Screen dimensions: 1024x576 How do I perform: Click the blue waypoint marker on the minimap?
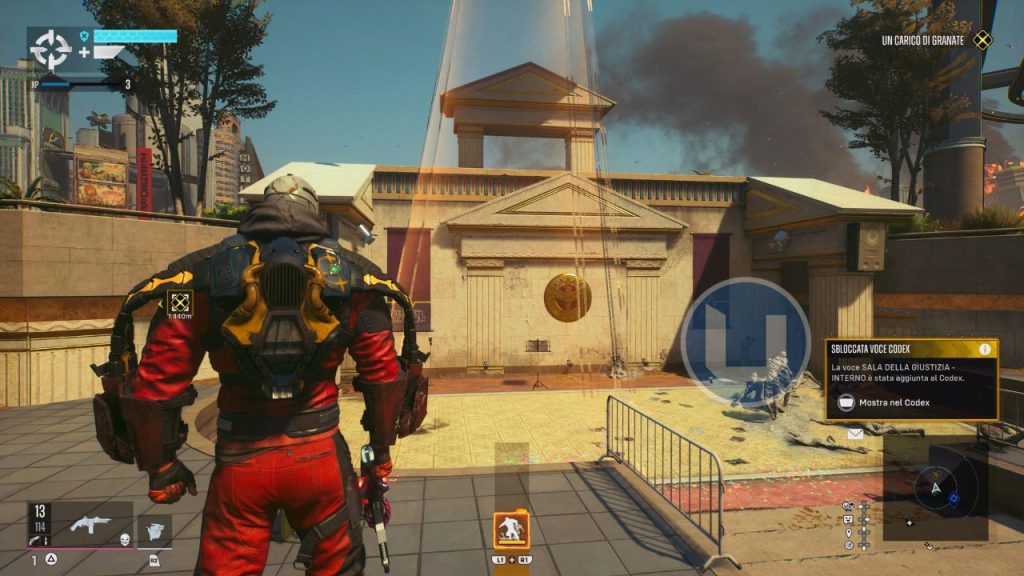(x=954, y=497)
